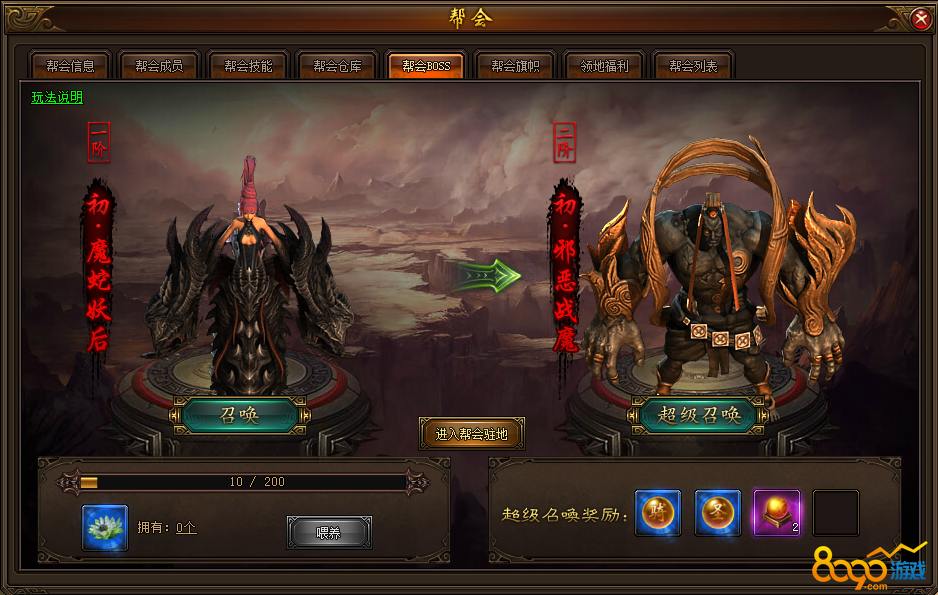Switch to the 帮会旗帜 banner tab
Image resolution: width=938 pixels, height=595 pixels.
coord(515,67)
